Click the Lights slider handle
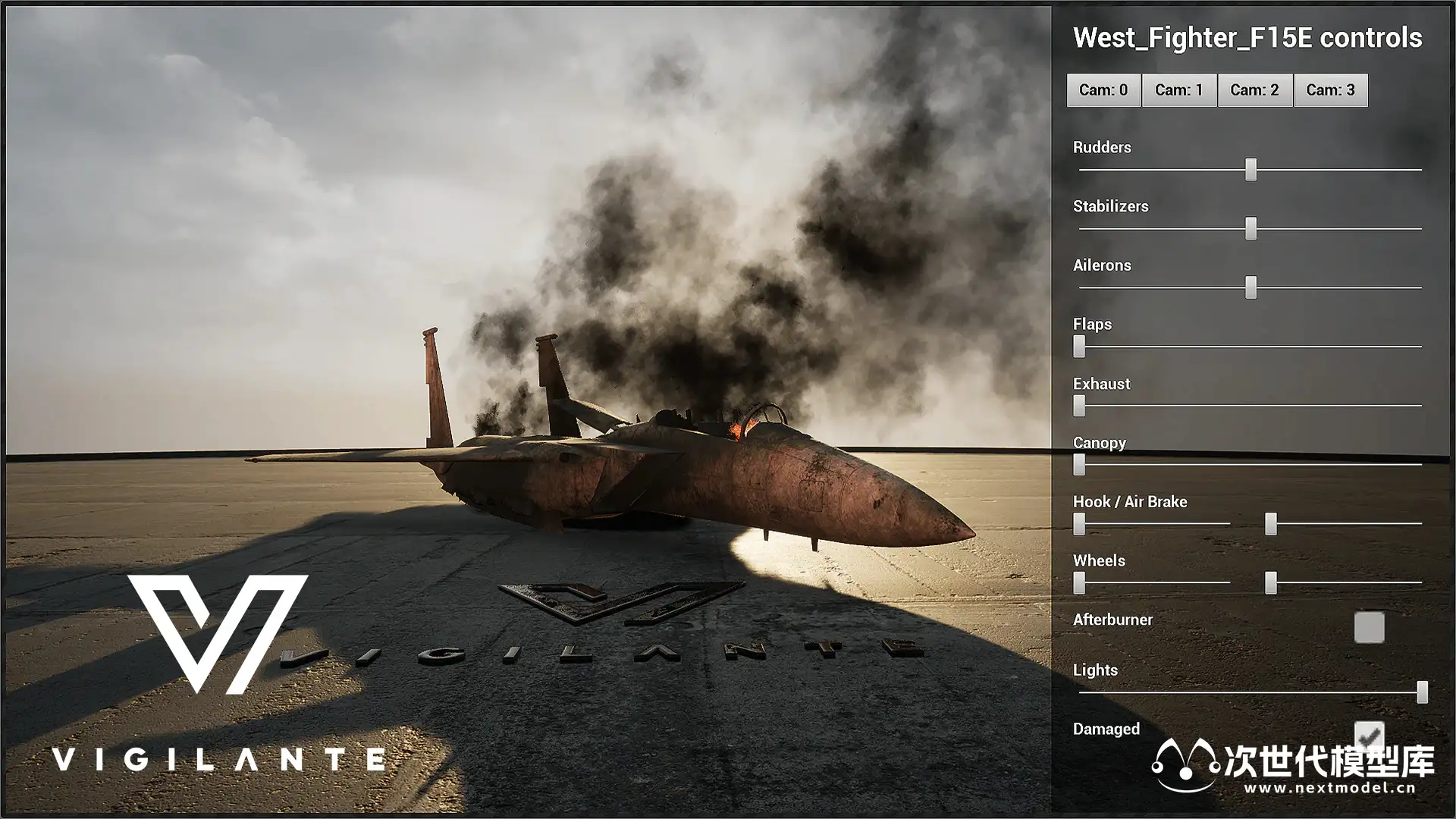The image size is (1456, 819). (1423, 692)
